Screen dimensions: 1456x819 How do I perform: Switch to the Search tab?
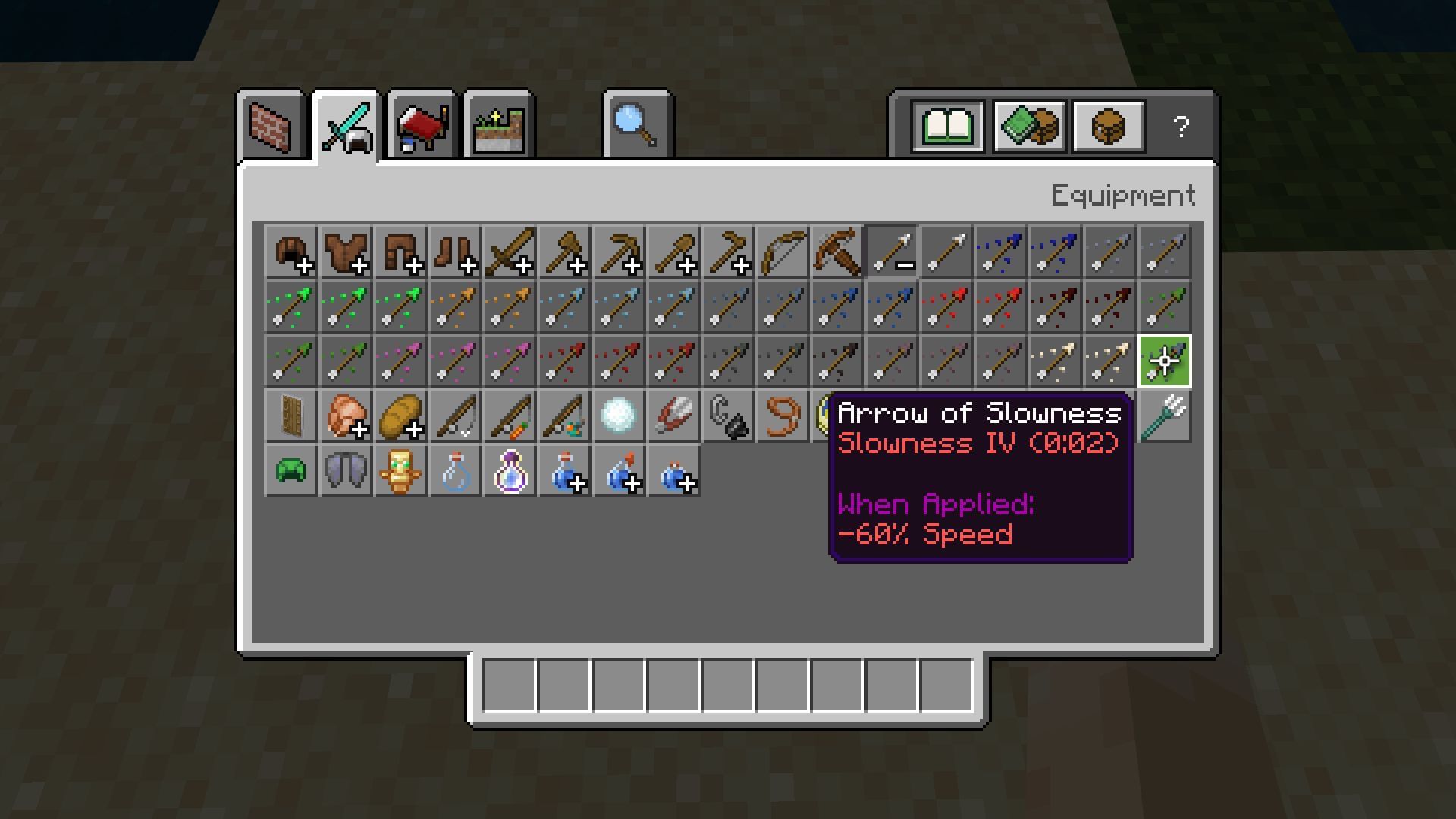pos(637,127)
